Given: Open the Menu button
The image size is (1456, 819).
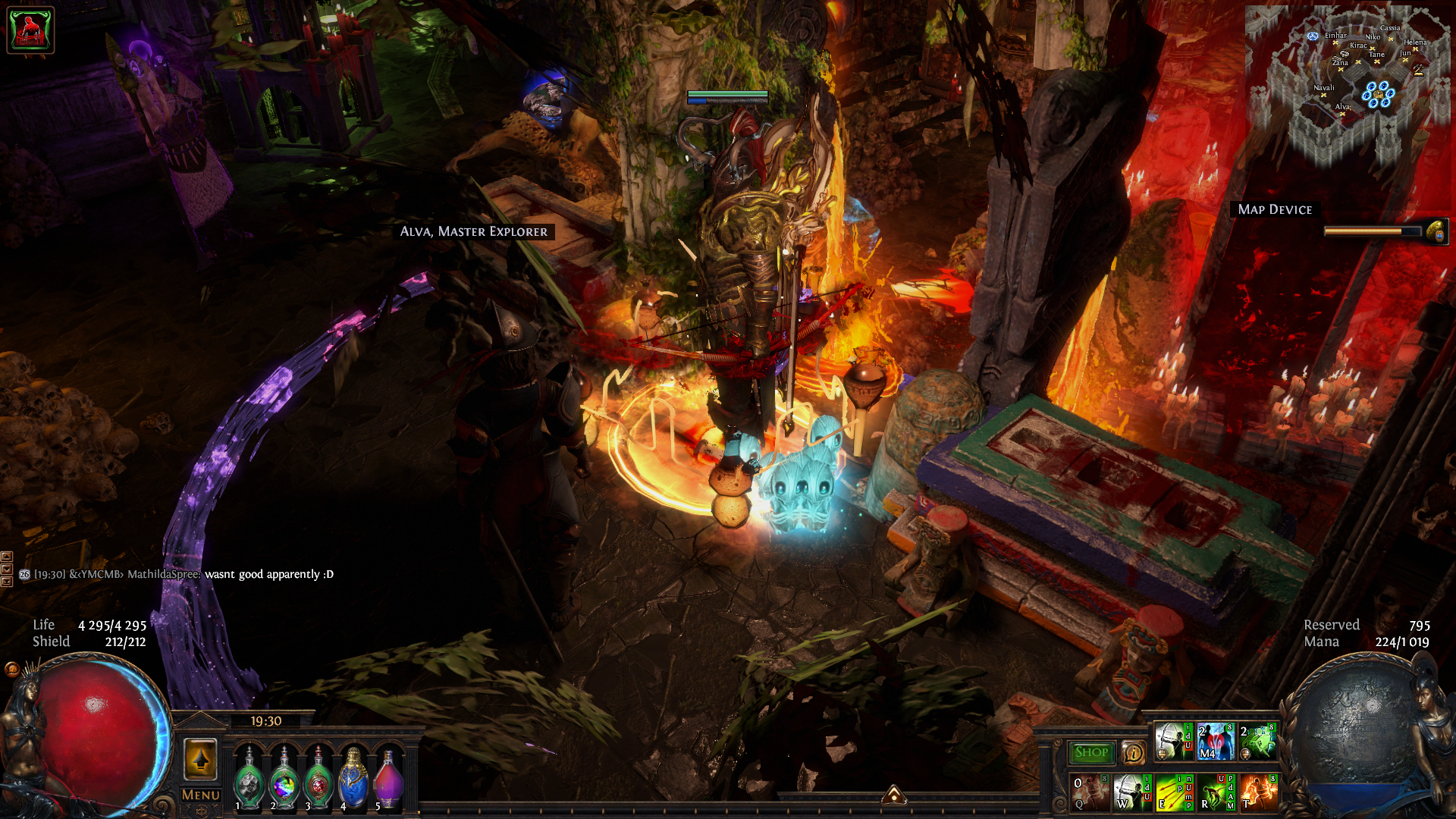Looking at the screenshot, I should (201, 795).
